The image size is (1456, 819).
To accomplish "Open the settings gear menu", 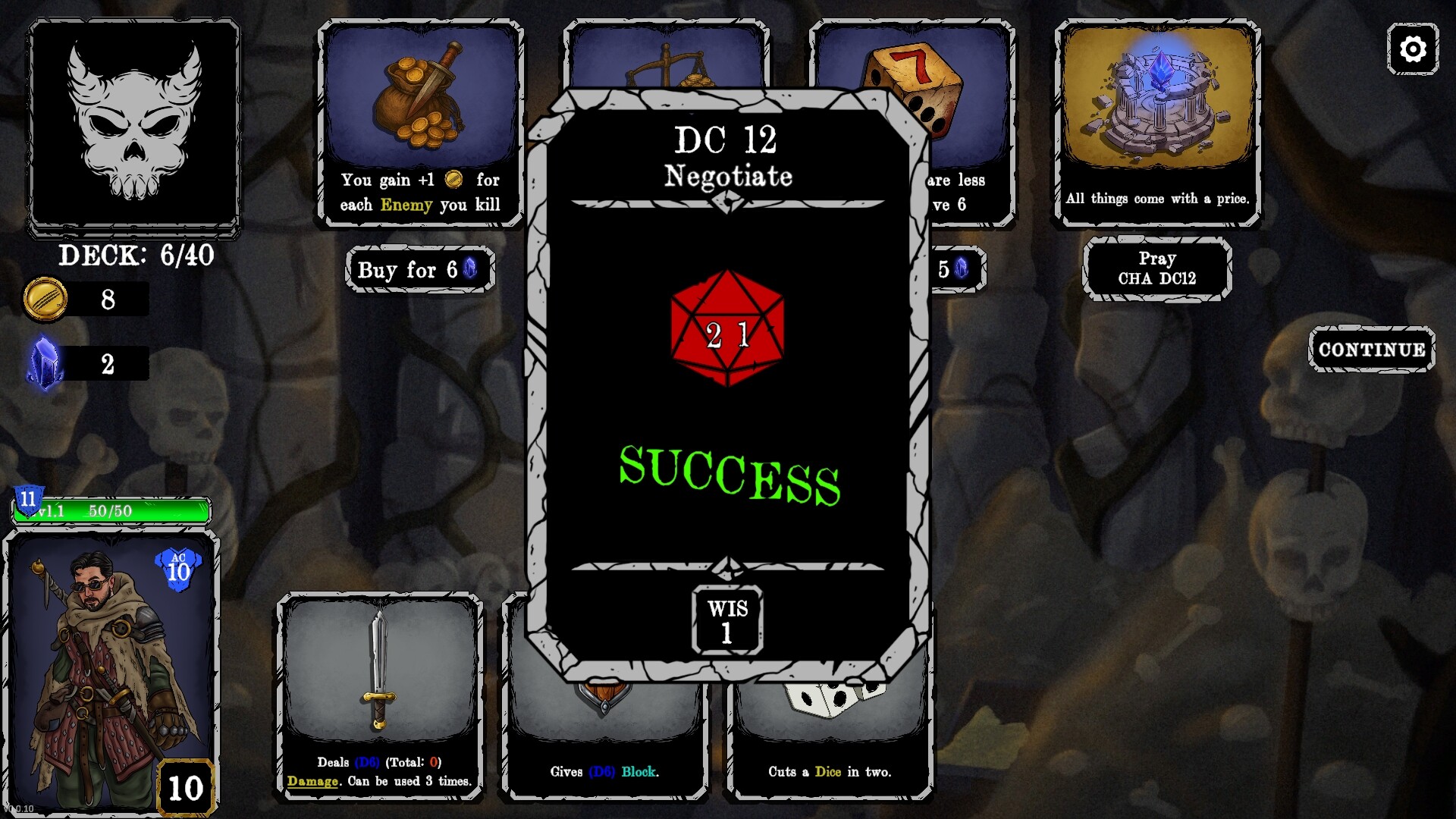I will tap(1412, 49).
